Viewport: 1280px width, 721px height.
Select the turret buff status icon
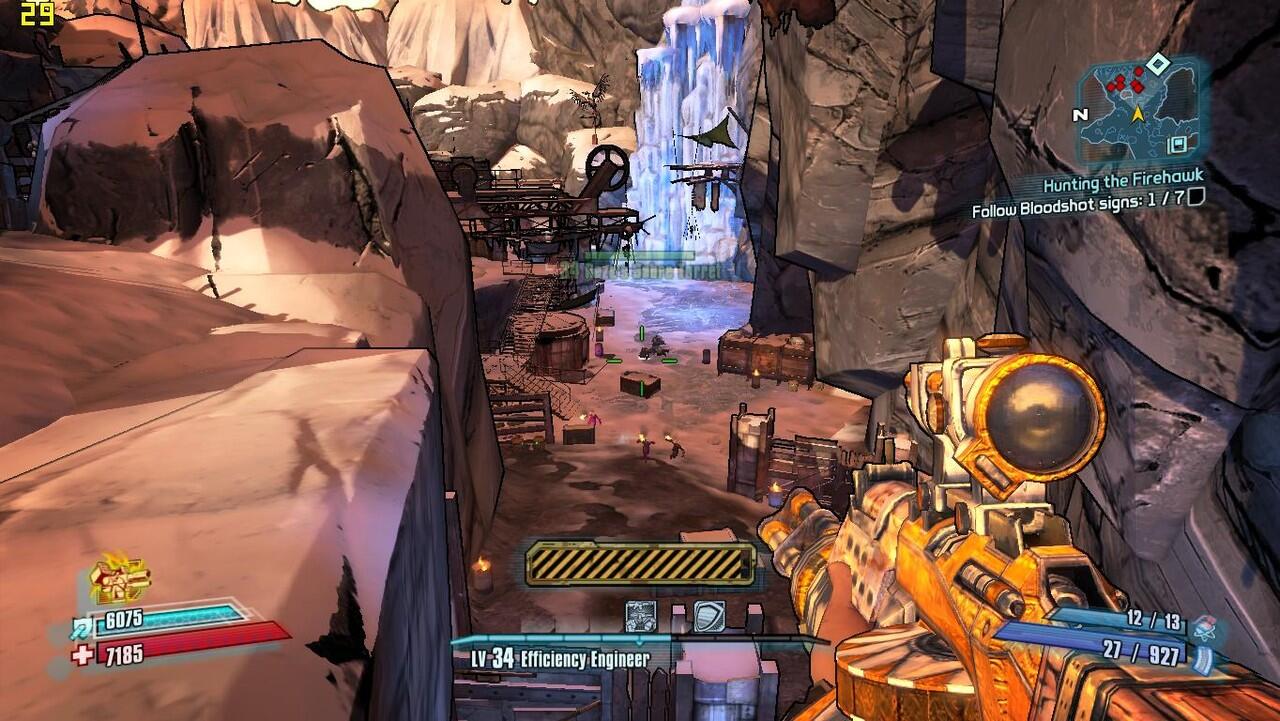[x=640, y=615]
